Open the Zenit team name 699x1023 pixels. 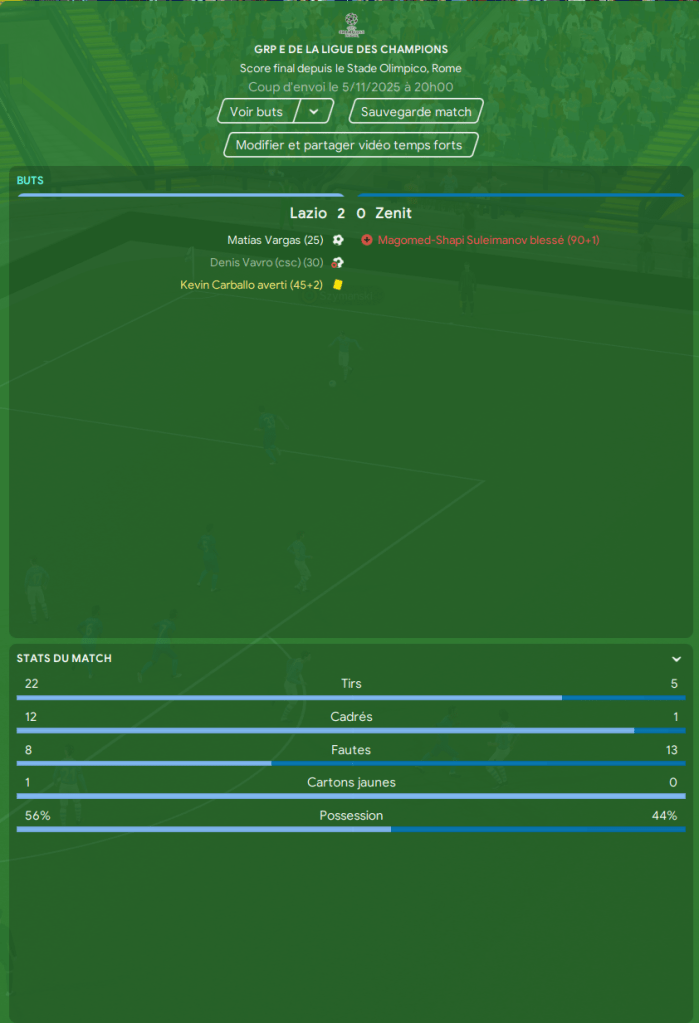click(x=393, y=213)
